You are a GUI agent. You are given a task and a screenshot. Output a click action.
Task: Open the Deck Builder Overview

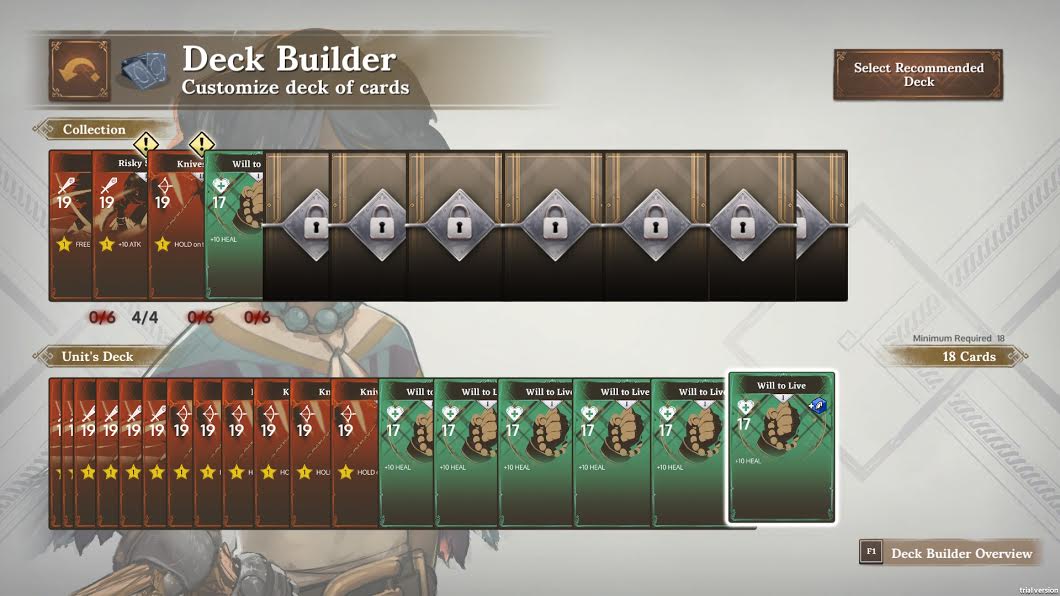pyautogui.click(x=948, y=553)
